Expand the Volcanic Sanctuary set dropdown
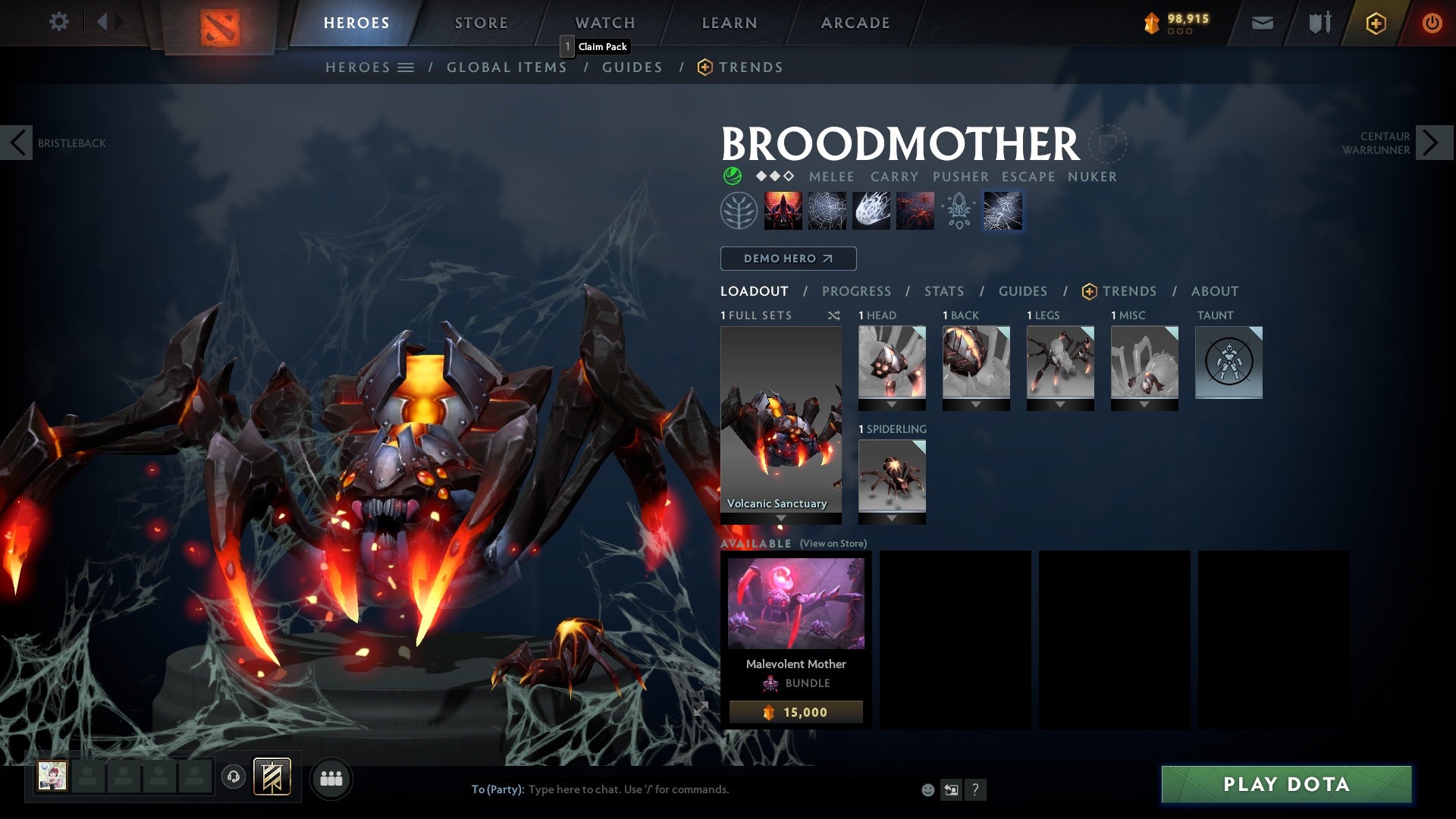The width and height of the screenshot is (1456, 819). pyautogui.click(x=781, y=516)
